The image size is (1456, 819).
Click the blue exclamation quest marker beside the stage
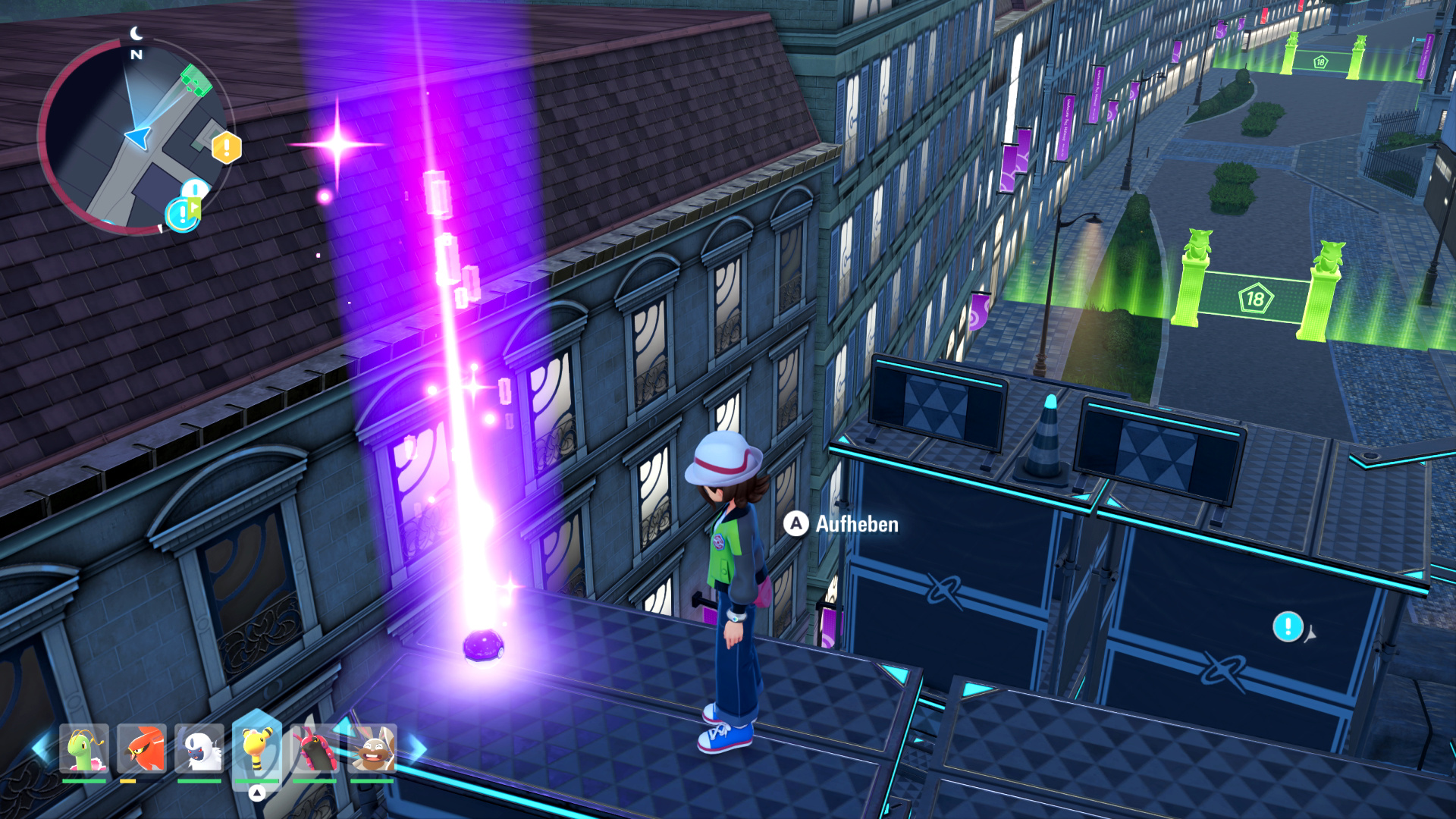[1287, 627]
